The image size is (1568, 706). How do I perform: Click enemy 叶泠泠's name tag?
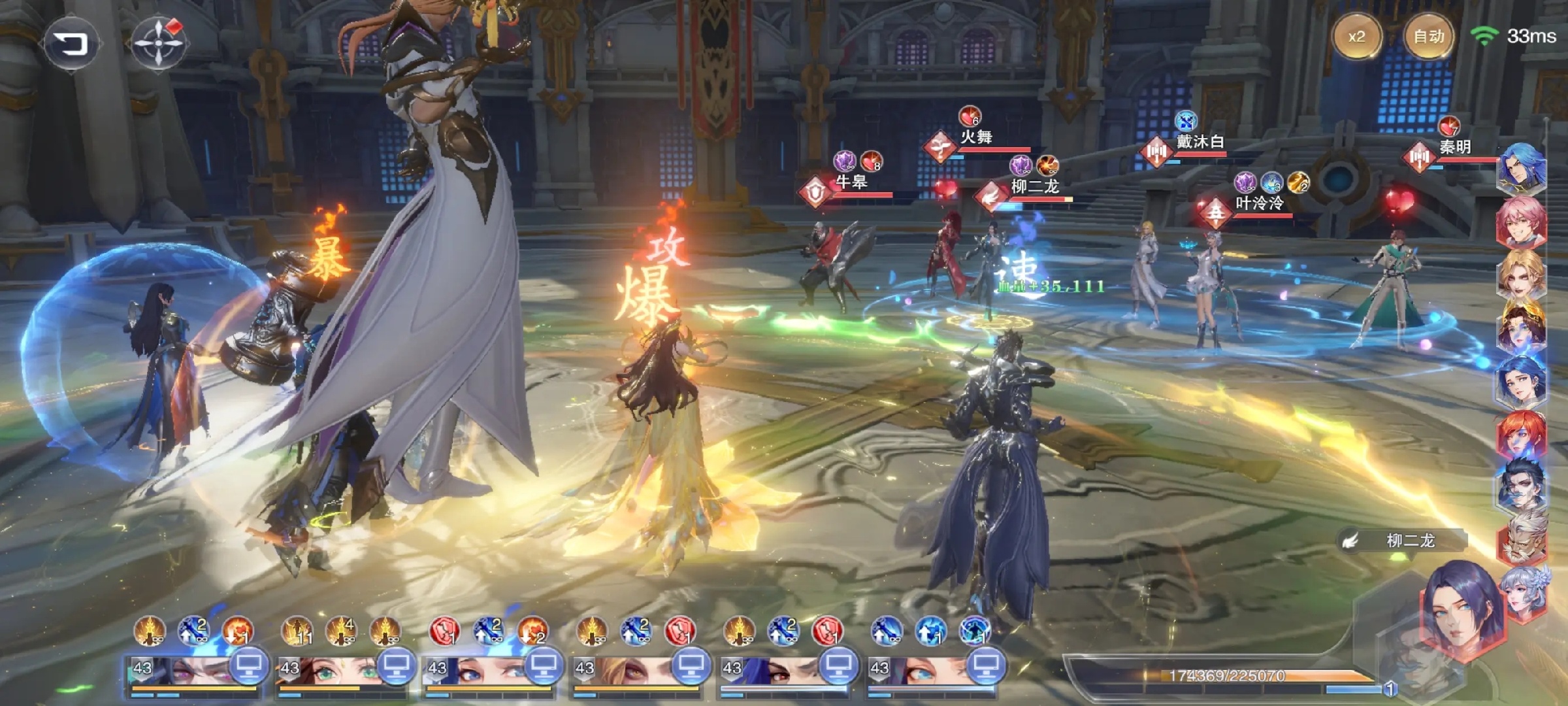click(1259, 203)
